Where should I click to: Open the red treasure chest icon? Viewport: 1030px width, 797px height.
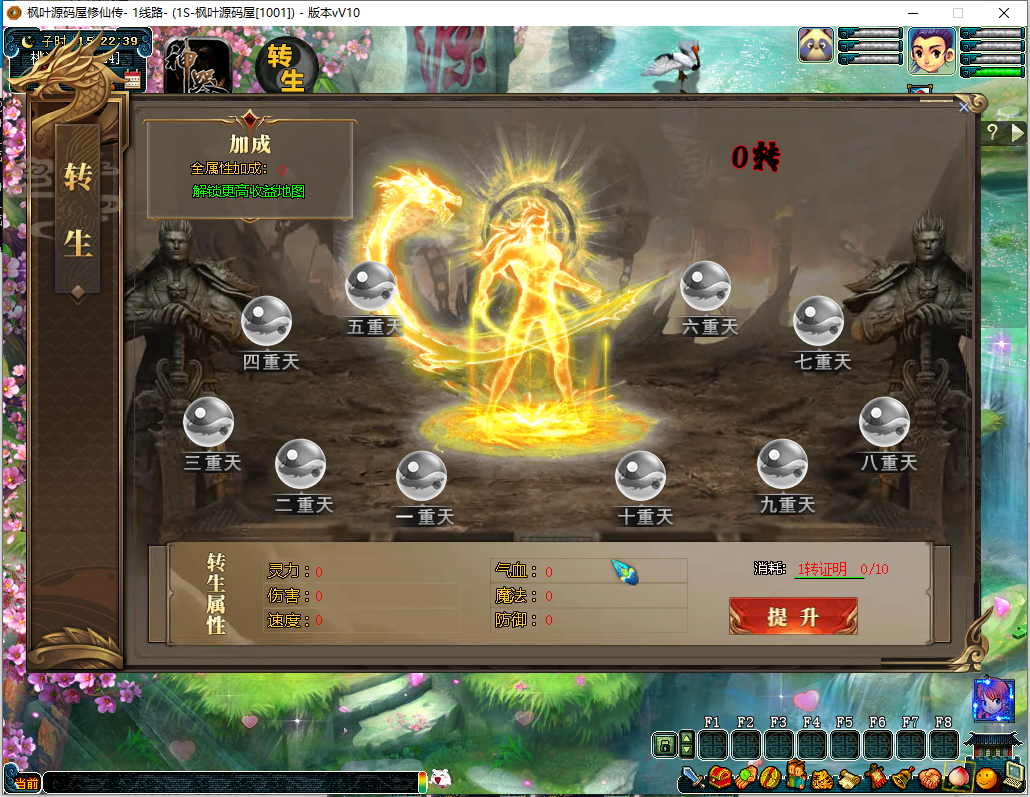(719, 777)
